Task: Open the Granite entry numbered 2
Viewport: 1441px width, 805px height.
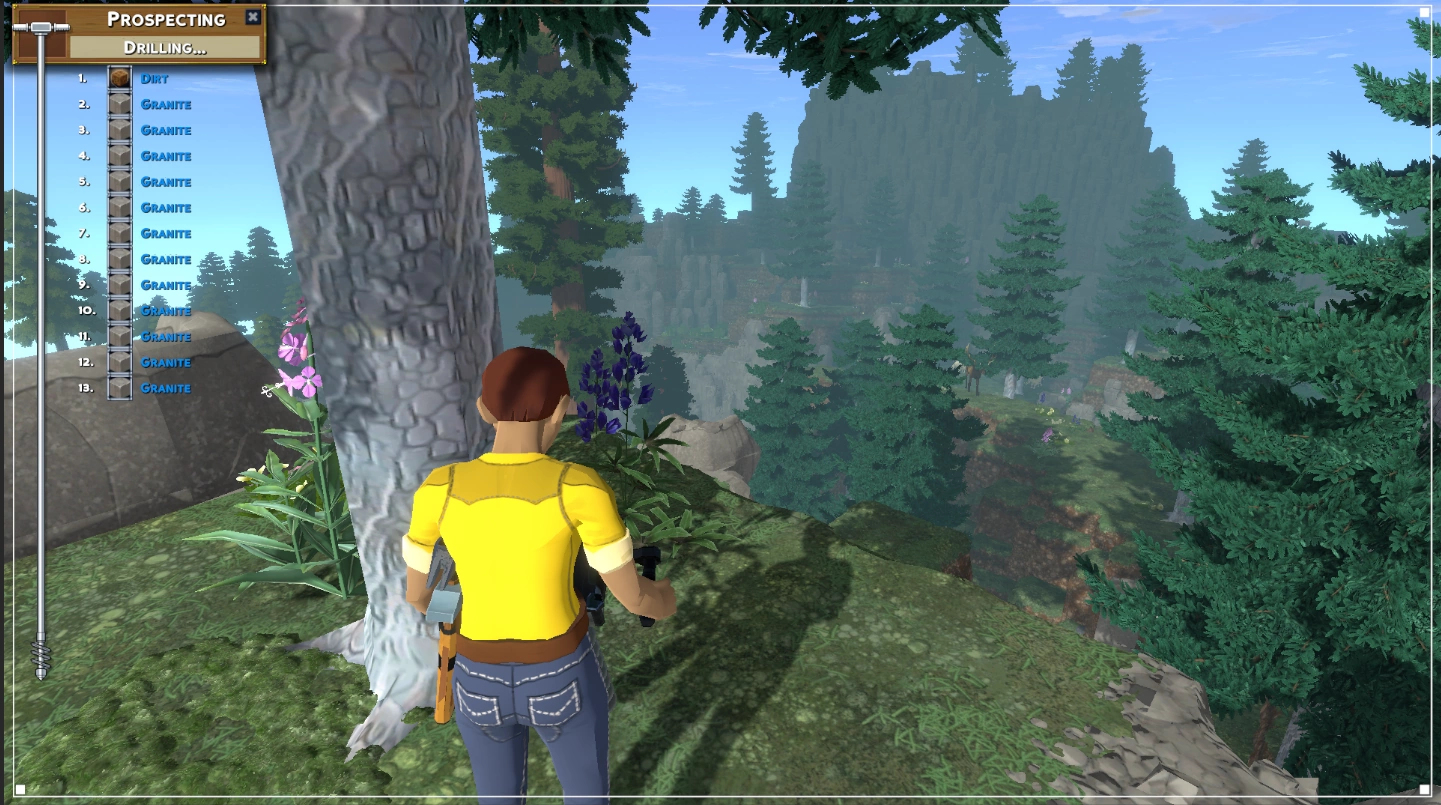Action: coord(165,104)
